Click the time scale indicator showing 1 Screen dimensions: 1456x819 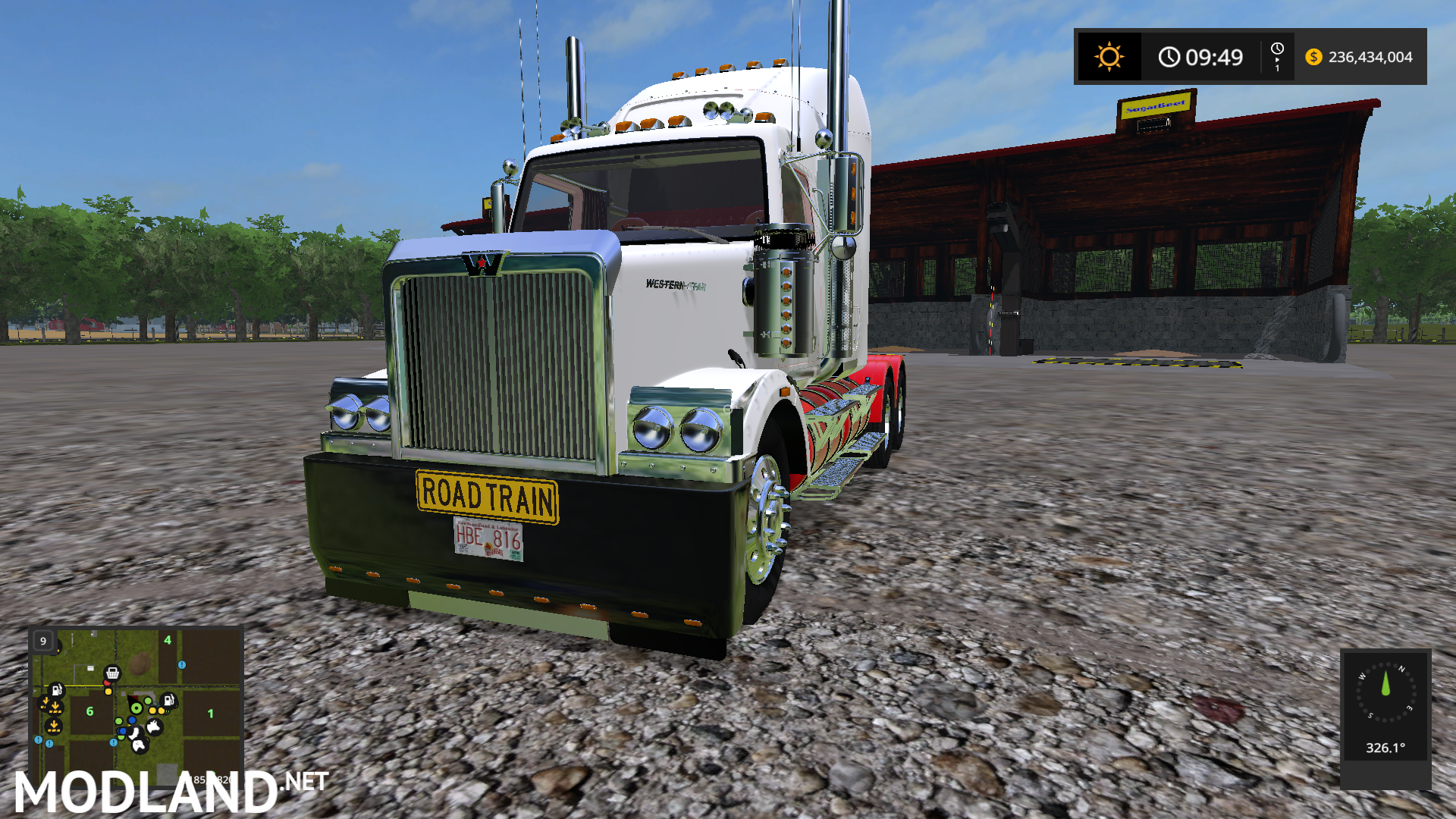(x=1276, y=57)
